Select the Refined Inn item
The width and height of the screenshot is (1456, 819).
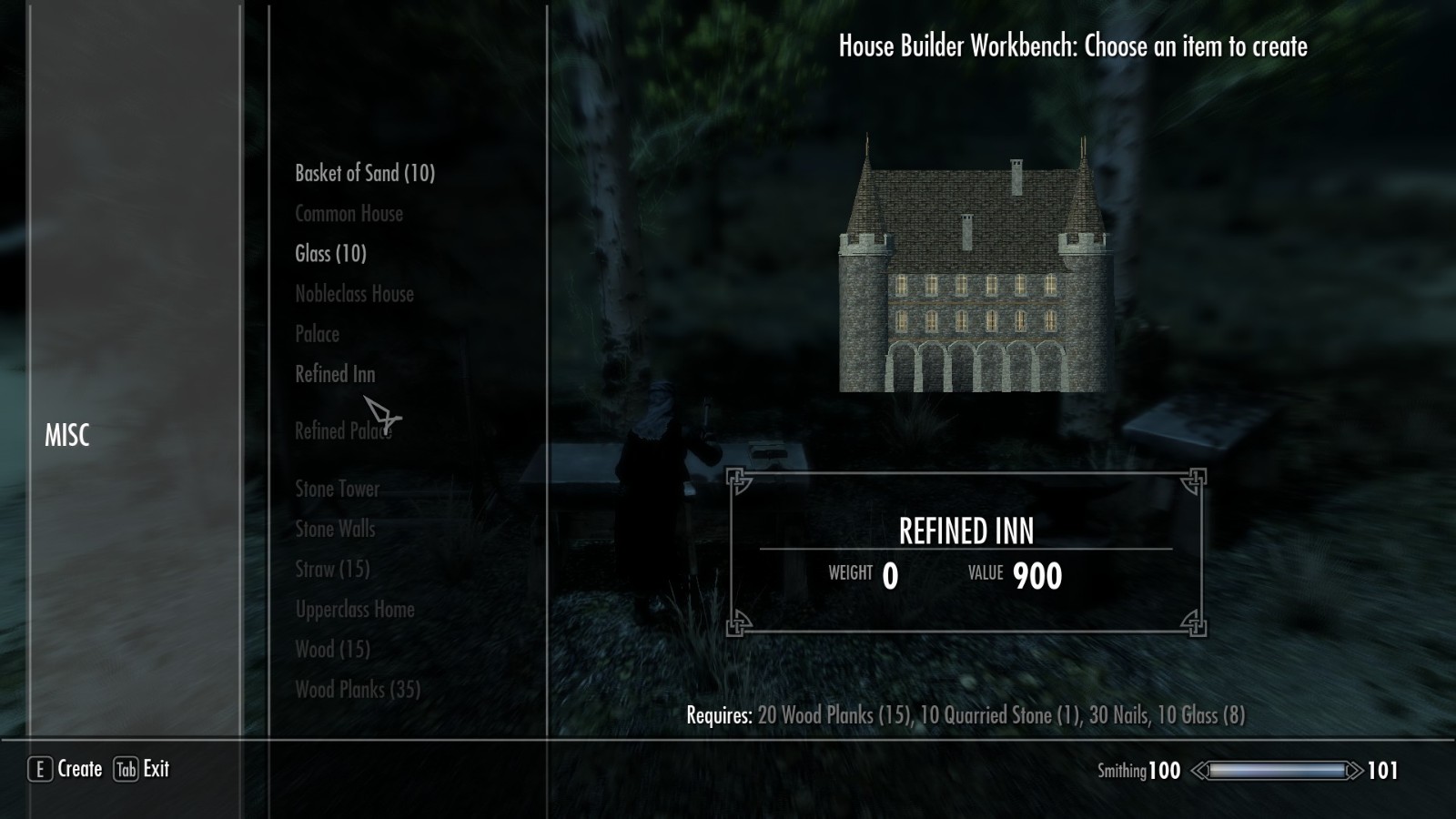click(x=334, y=374)
